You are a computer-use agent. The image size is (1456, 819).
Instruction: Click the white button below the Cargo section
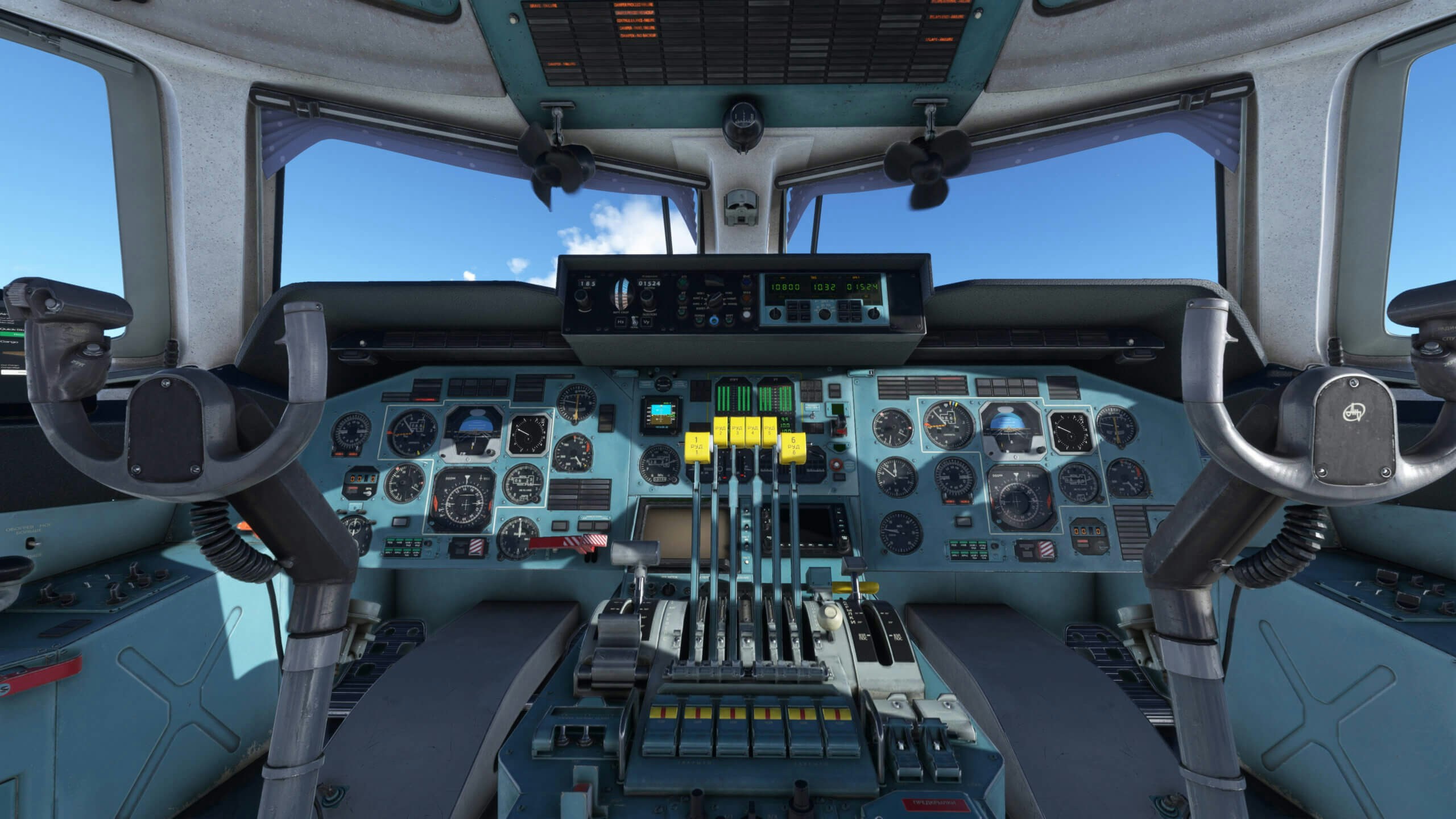coord(14,372)
